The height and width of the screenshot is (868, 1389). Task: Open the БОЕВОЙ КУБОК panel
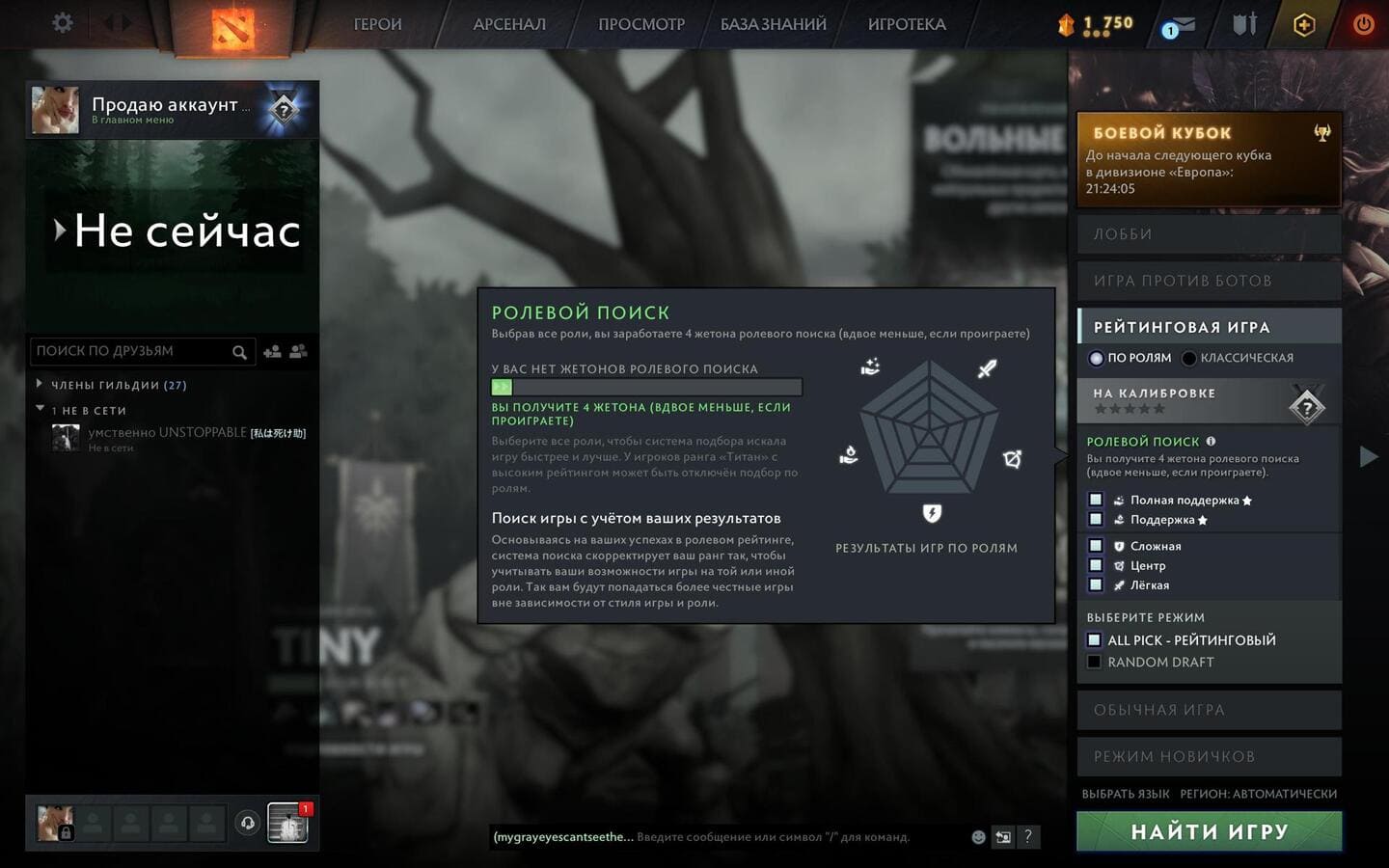coord(1209,159)
